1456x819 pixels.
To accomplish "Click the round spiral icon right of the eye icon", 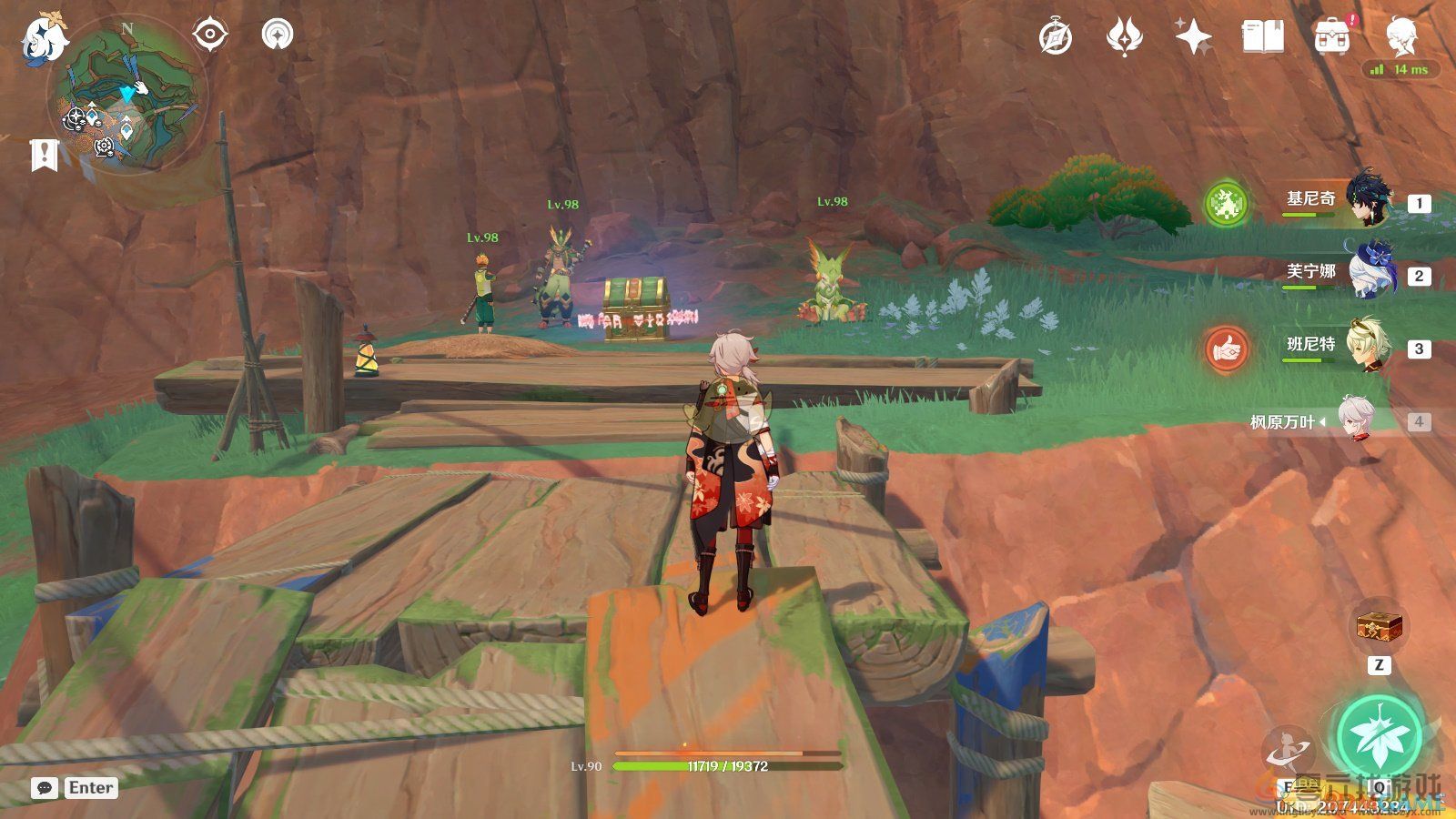I will pos(277,35).
